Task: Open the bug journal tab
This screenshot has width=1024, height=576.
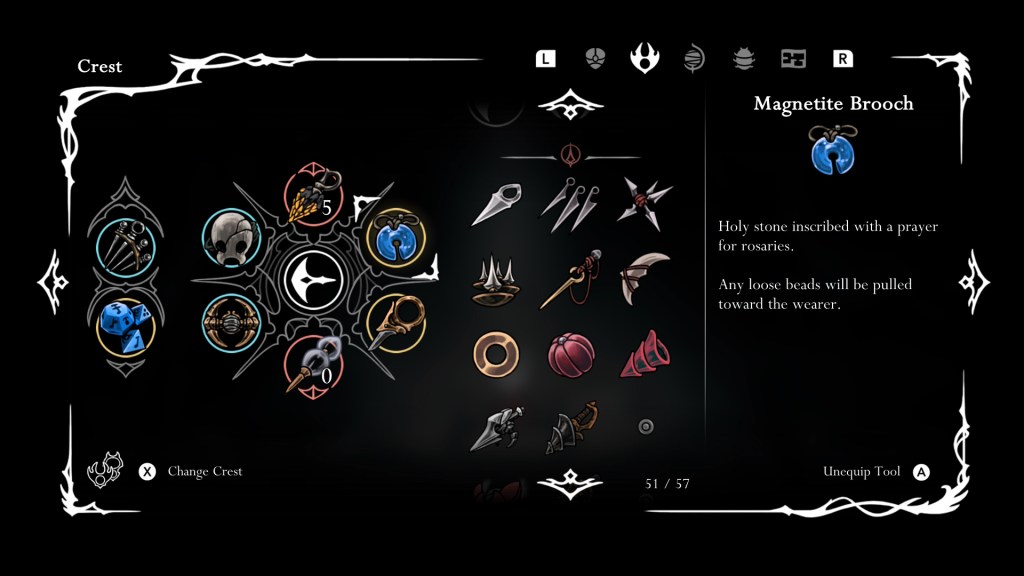Action: [743, 58]
